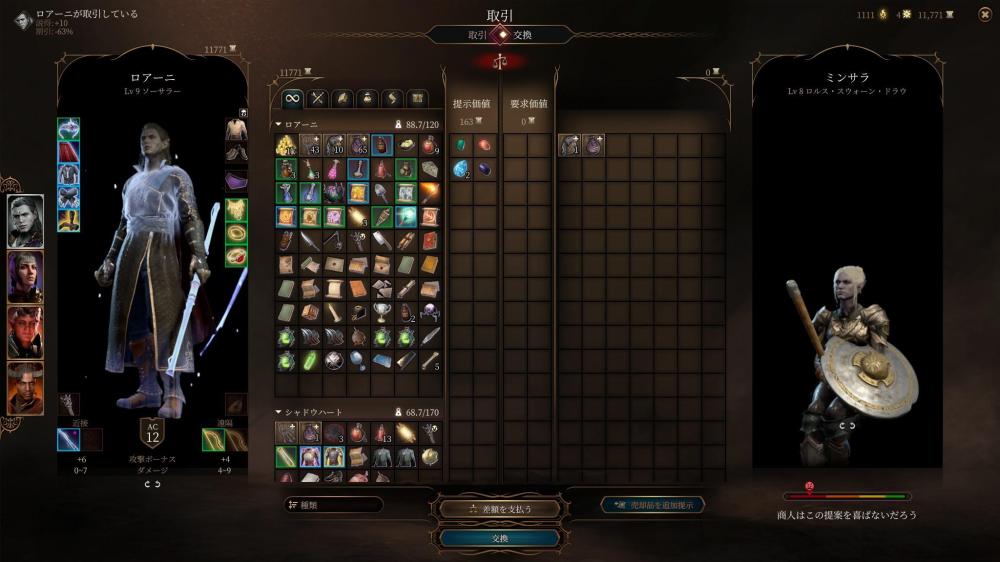Collapse the ロアーニ inventory section
1000x562 pixels.
[279, 124]
